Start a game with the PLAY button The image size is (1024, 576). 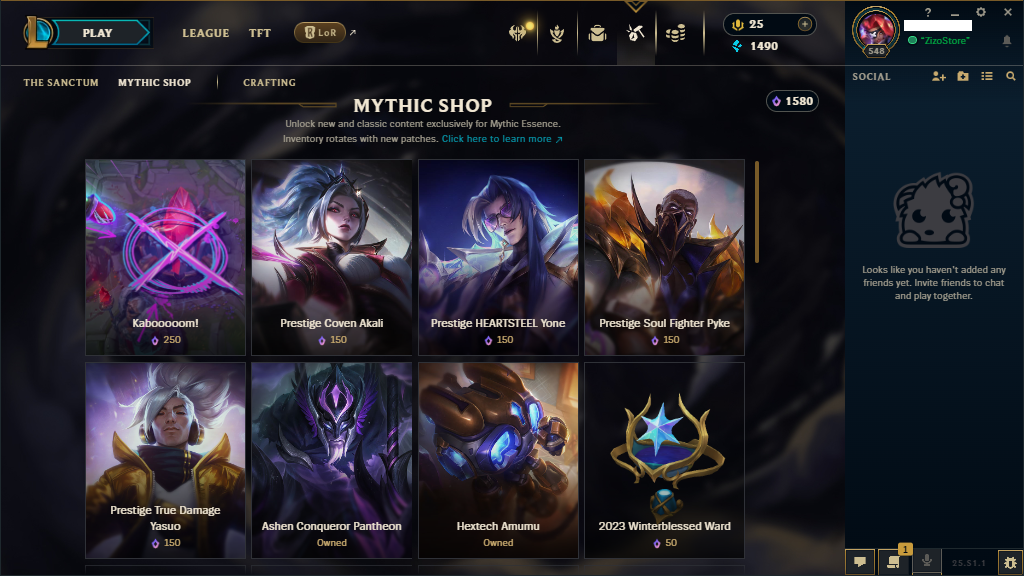point(98,33)
